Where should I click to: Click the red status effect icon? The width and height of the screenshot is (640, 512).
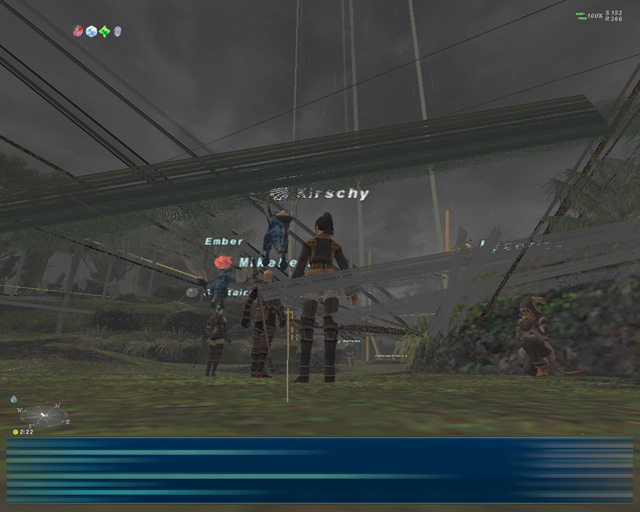(78, 31)
